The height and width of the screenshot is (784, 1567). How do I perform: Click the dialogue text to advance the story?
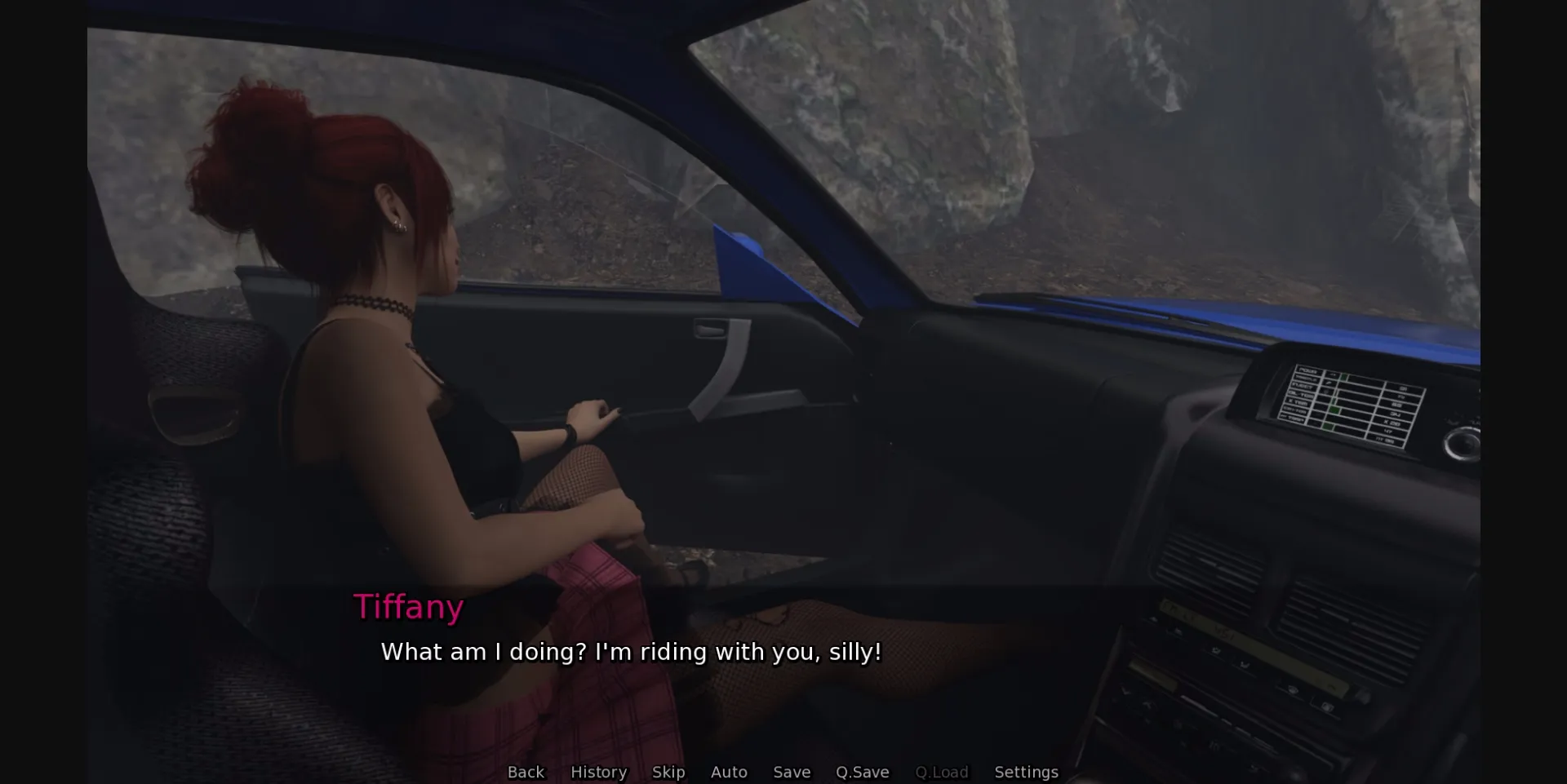click(x=630, y=653)
